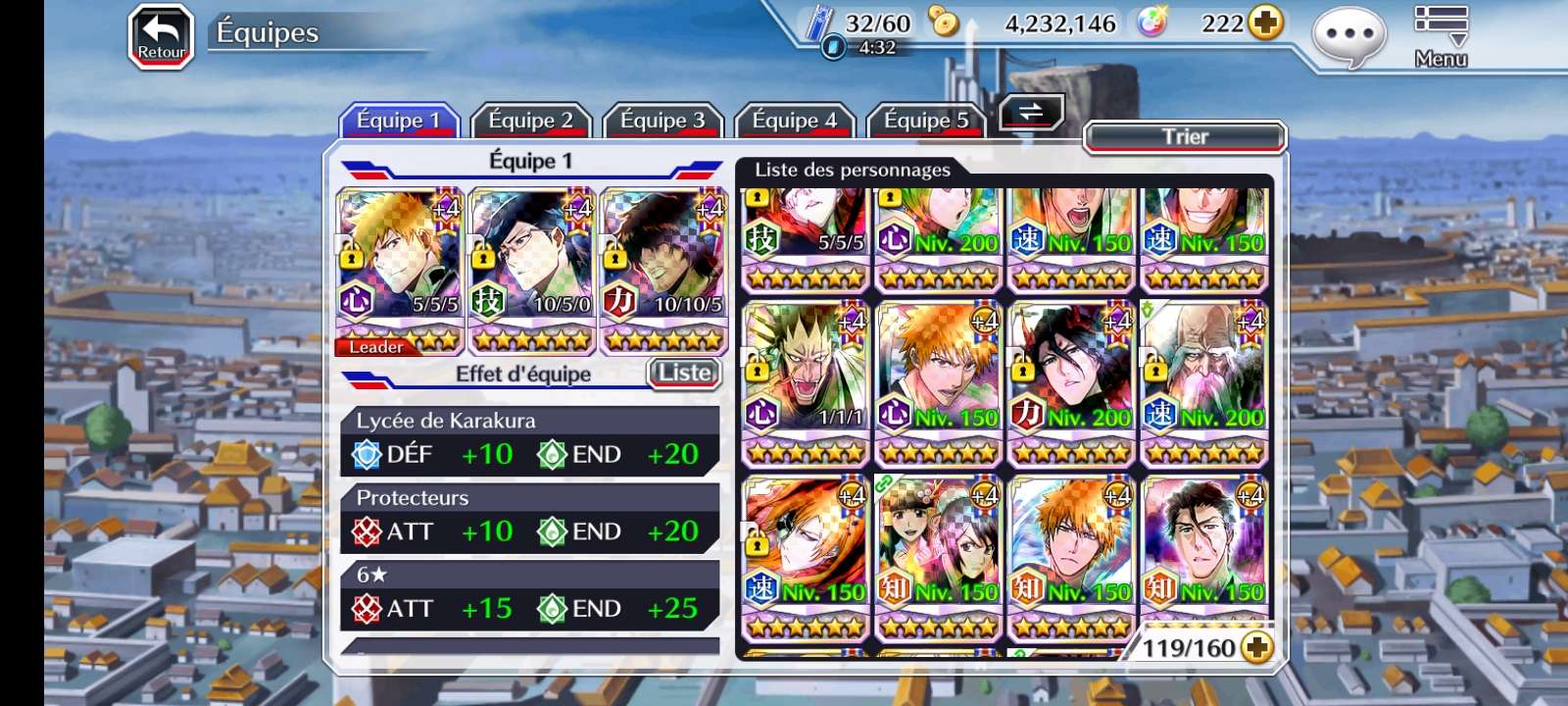
Task: Show the team effect Liste
Action: pyautogui.click(x=684, y=373)
